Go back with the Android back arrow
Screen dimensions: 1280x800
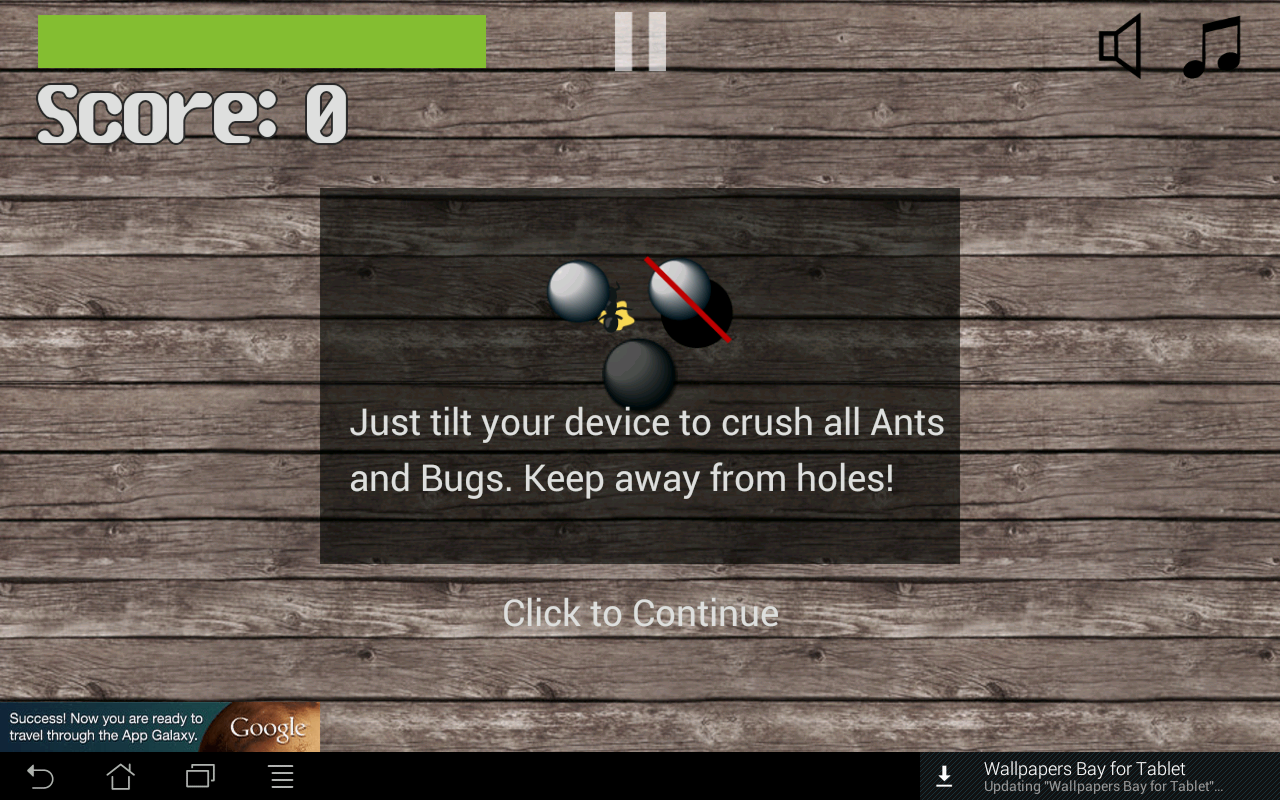(40, 776)
